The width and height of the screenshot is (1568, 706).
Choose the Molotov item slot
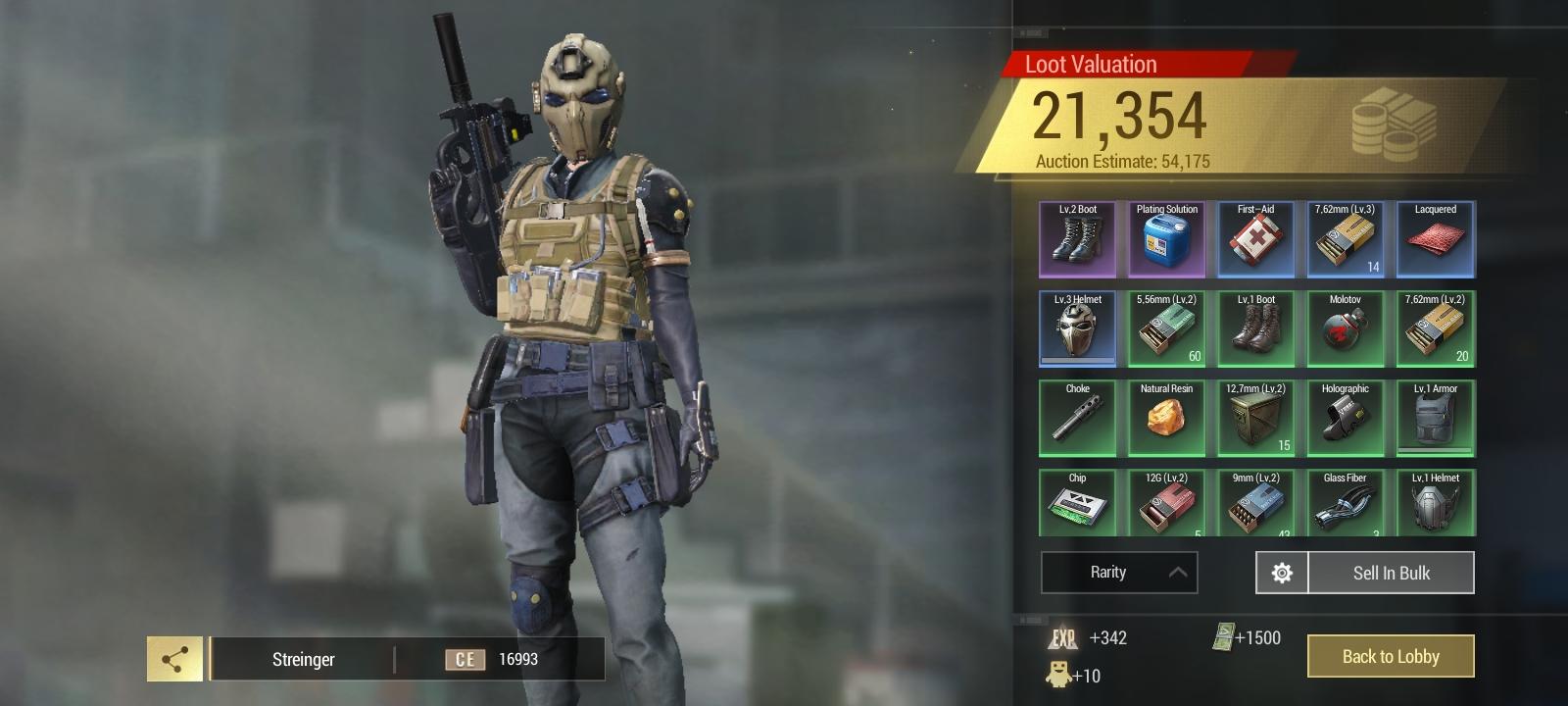click(x=1345, y=328)
